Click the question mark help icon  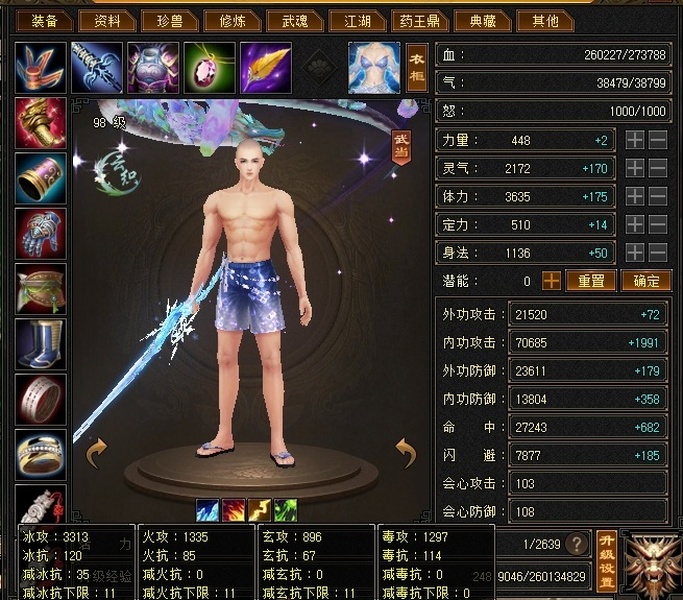click(576, 544)
